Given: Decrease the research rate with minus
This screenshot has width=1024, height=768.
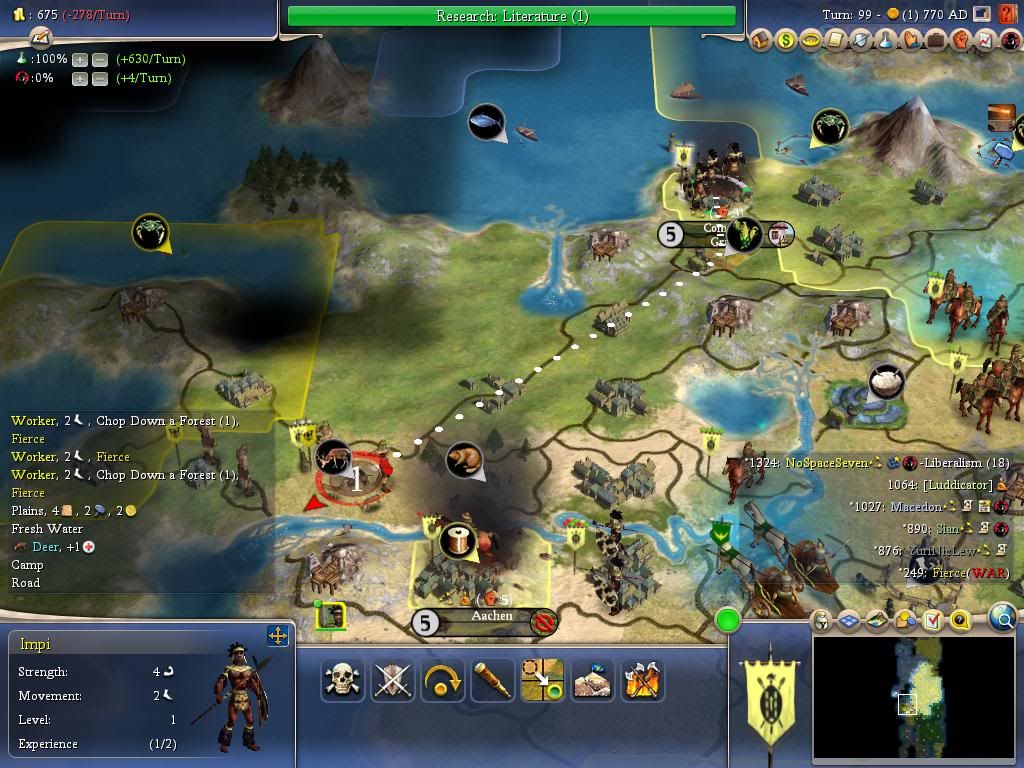Looking at the screenshot, I should coord(100,59).
